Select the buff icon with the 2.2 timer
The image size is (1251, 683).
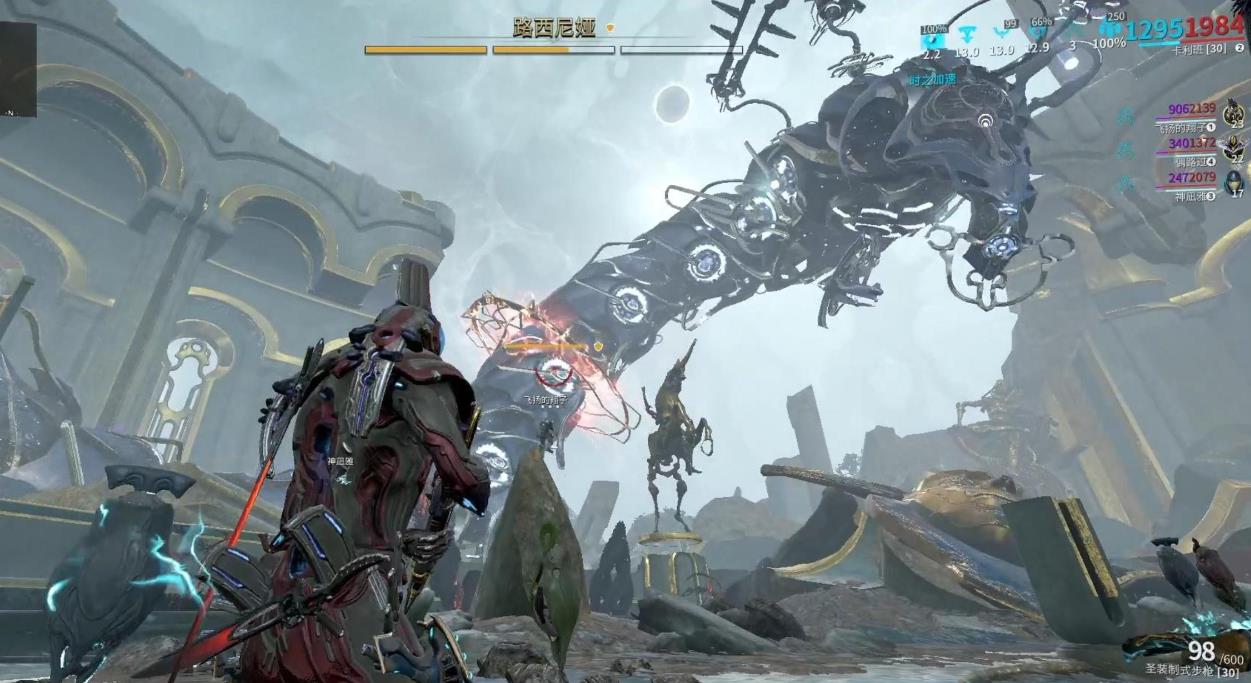coord(932,37)
